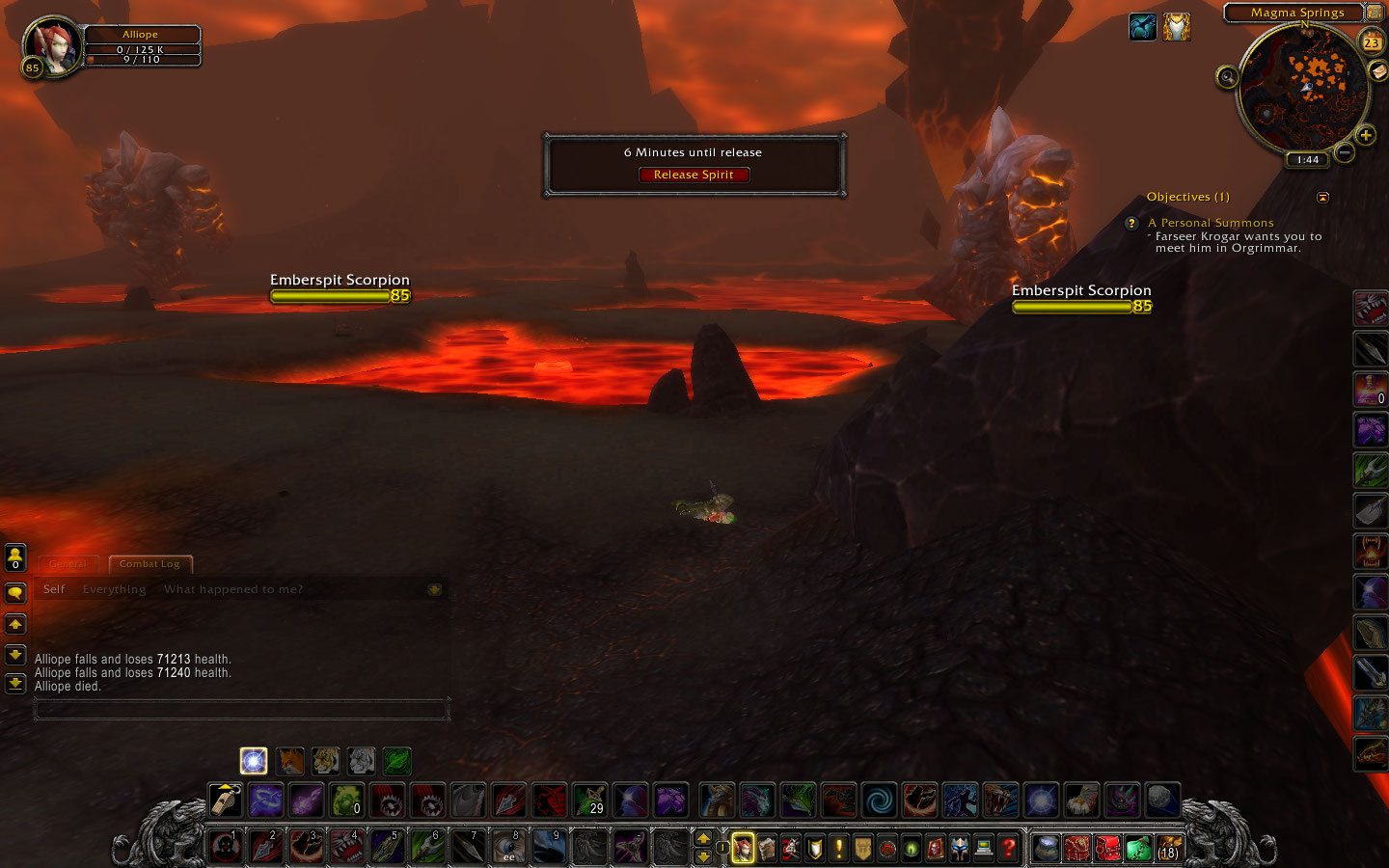Zoom out the minimap

(1345, 152)
